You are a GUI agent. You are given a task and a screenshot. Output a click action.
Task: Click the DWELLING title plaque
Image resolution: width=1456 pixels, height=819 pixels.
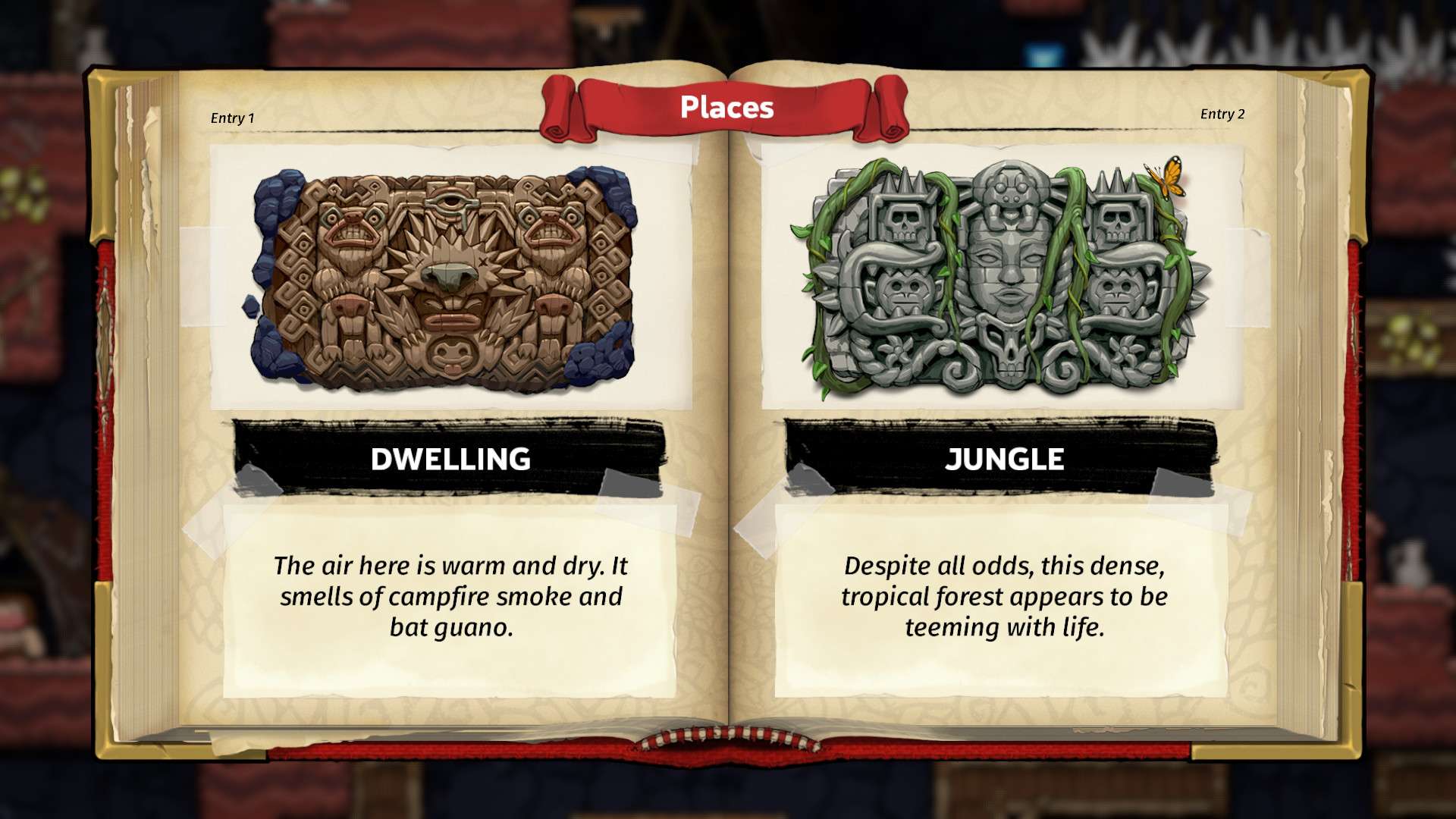tap(450, 459)
